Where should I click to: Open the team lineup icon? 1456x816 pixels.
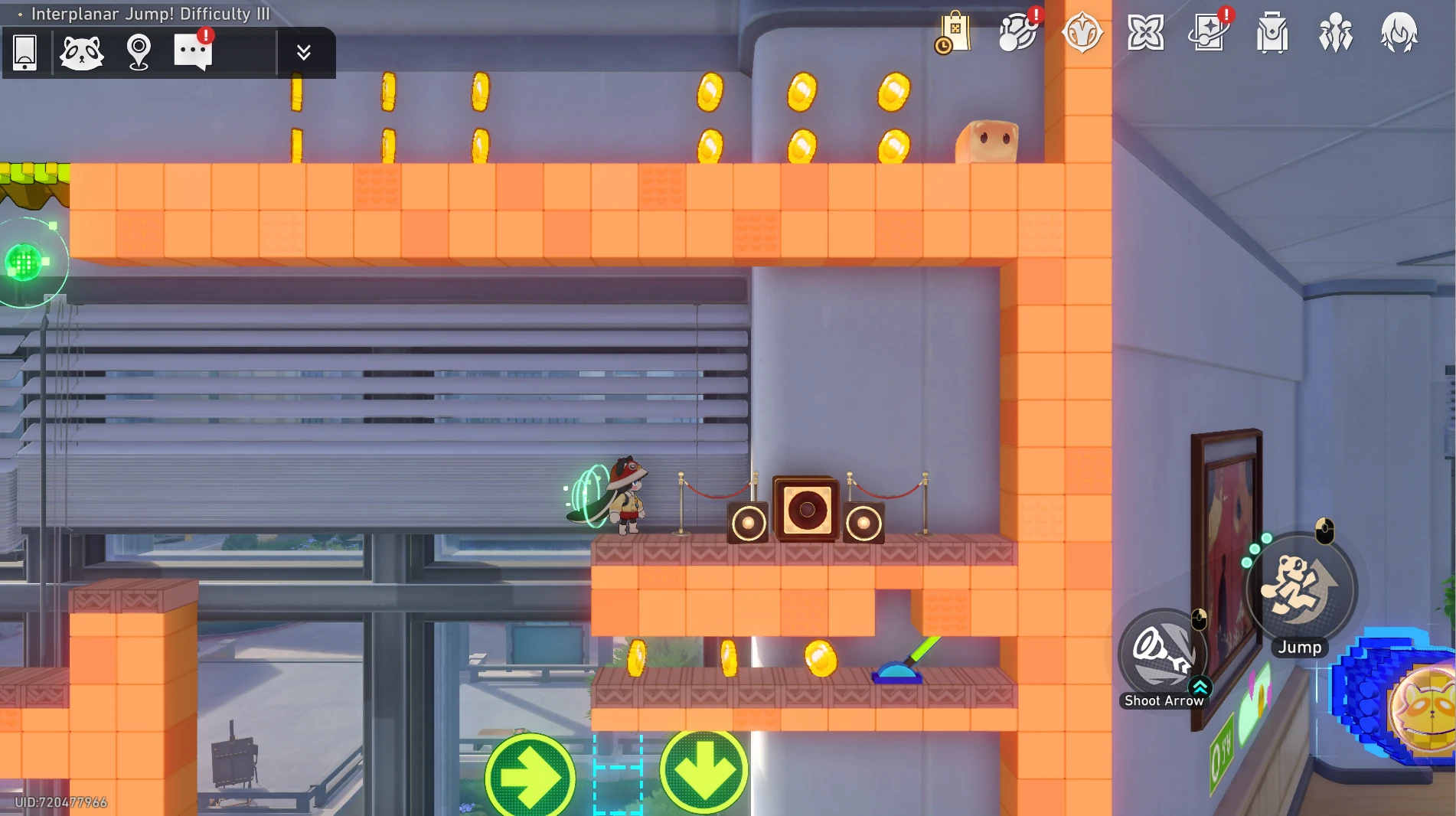[1336, 33]
